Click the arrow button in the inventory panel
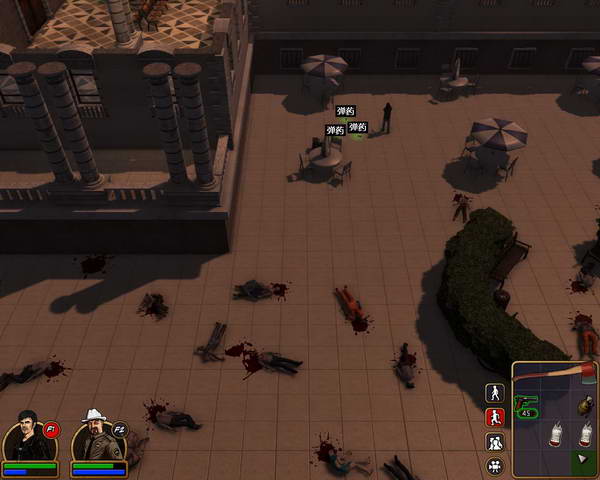600x480 pixels. point(583,460)
